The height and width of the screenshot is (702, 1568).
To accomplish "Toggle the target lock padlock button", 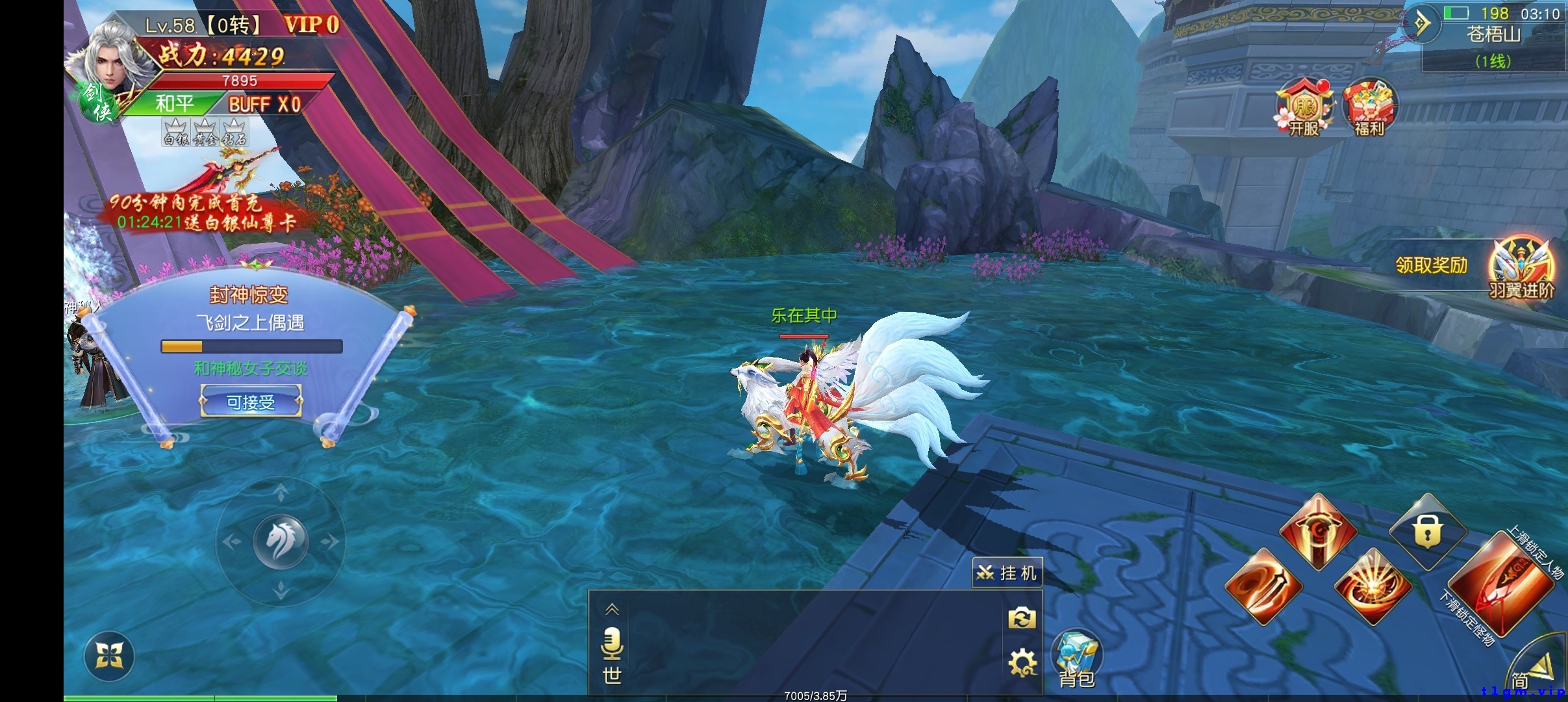I will coord(1427,533).
